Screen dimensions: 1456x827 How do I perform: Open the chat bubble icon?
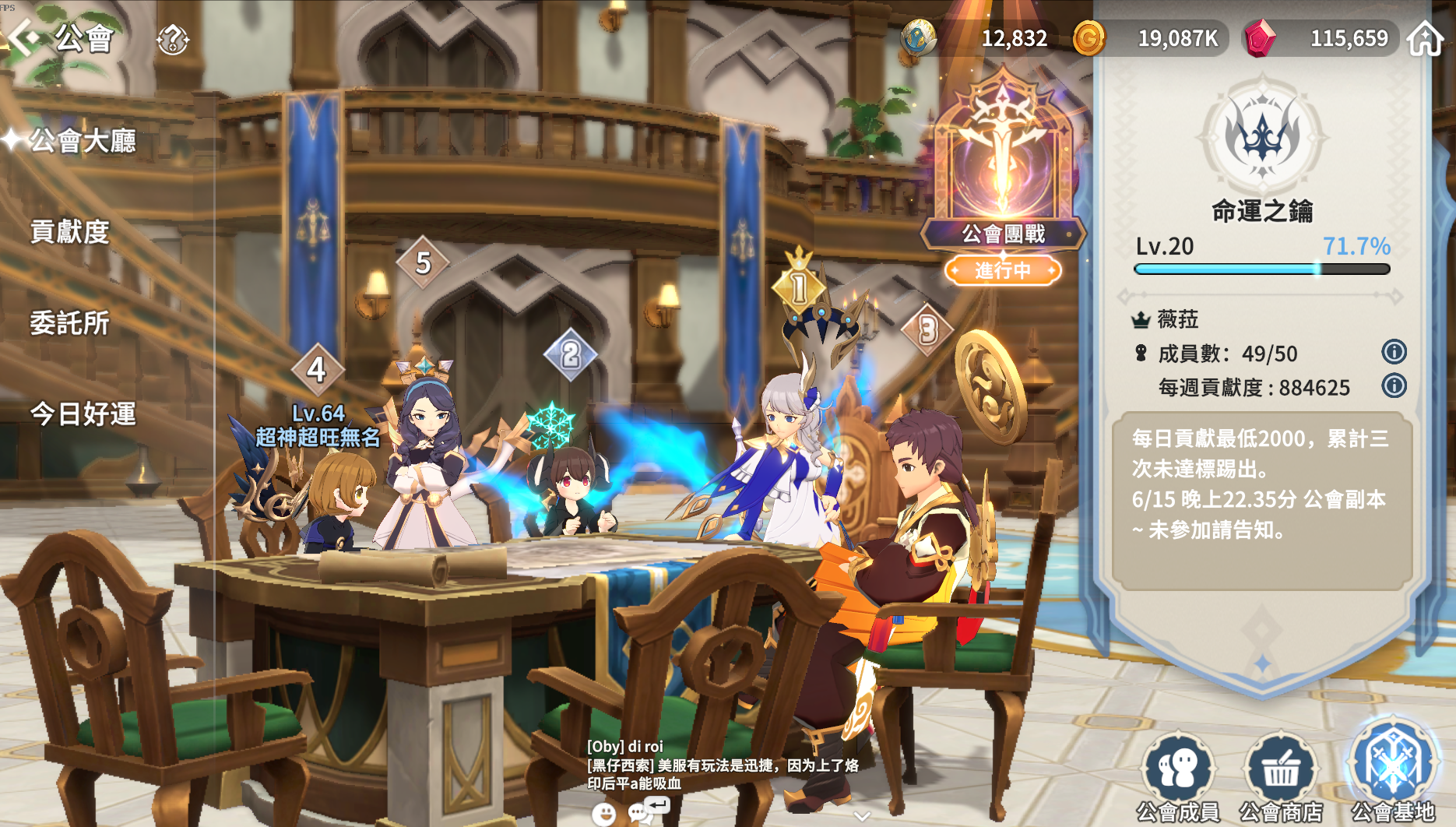[640, 813]
